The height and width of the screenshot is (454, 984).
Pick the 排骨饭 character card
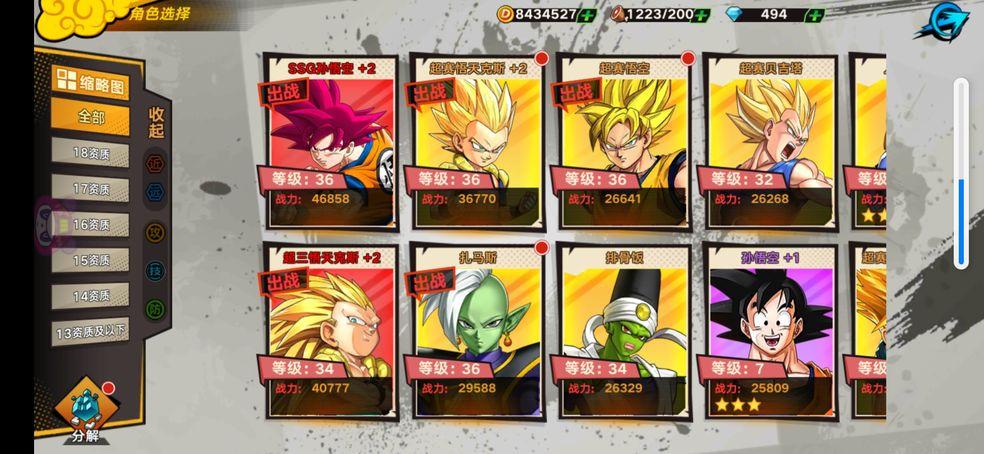pyautogui.click(x=622, y=330)
